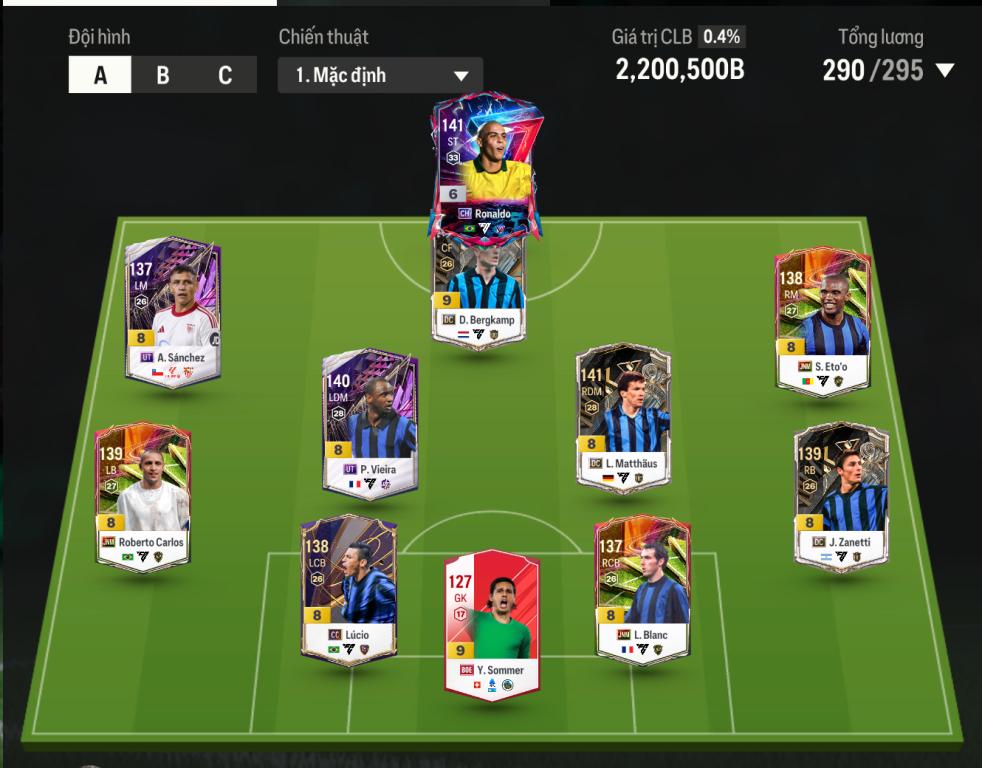Select the Ronaldo striker card

(x=484, y=165)
